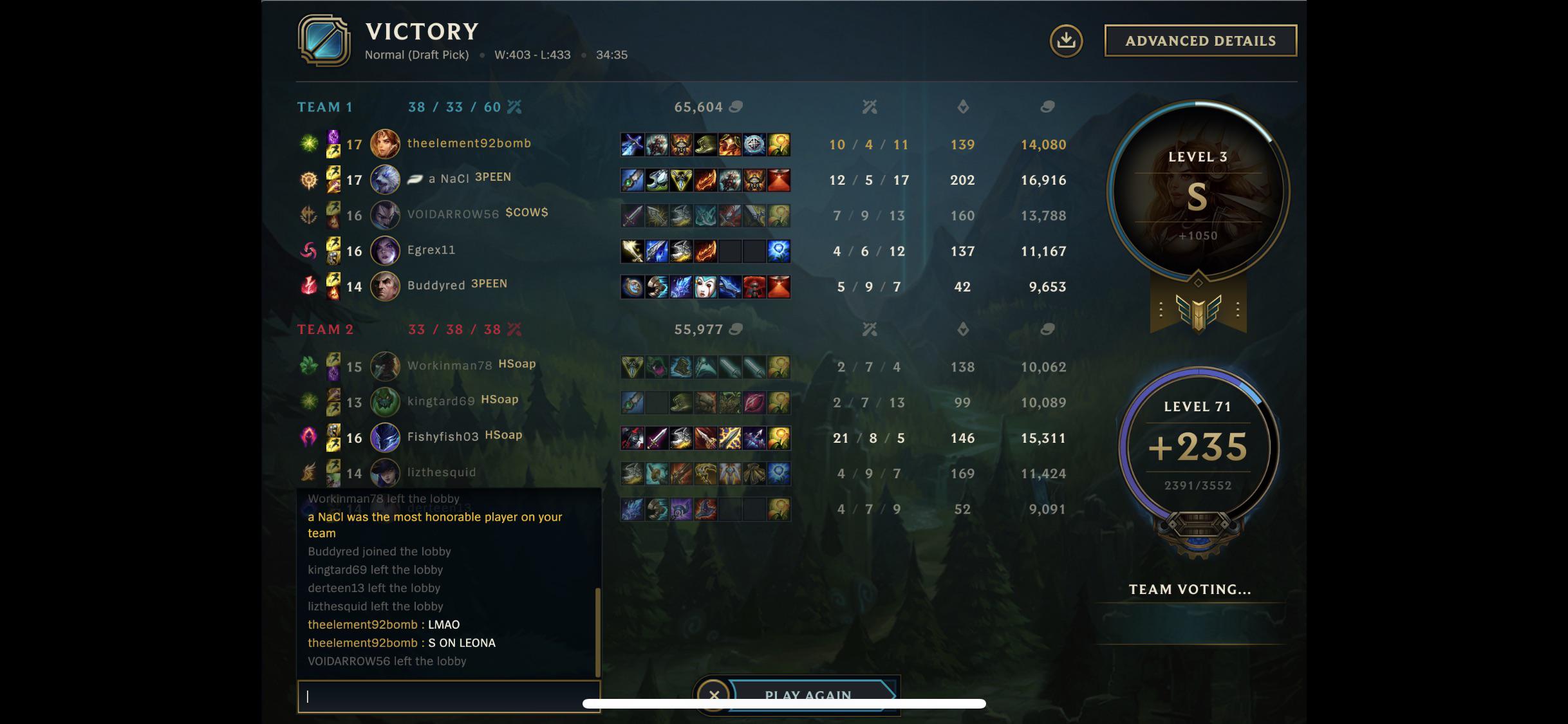Click the Level 71 experience progress ring
Viewport: 1568px width, 724px height.
(x=1196, y=444)
